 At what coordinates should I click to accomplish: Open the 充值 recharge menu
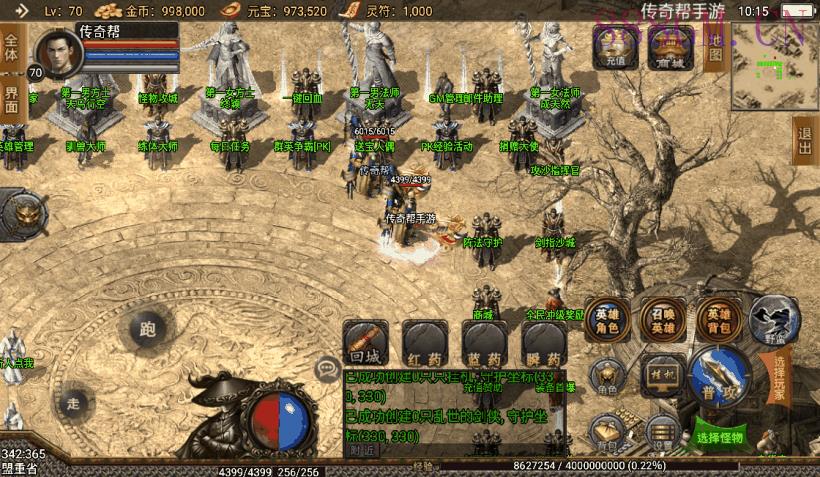tap(615, 45)
